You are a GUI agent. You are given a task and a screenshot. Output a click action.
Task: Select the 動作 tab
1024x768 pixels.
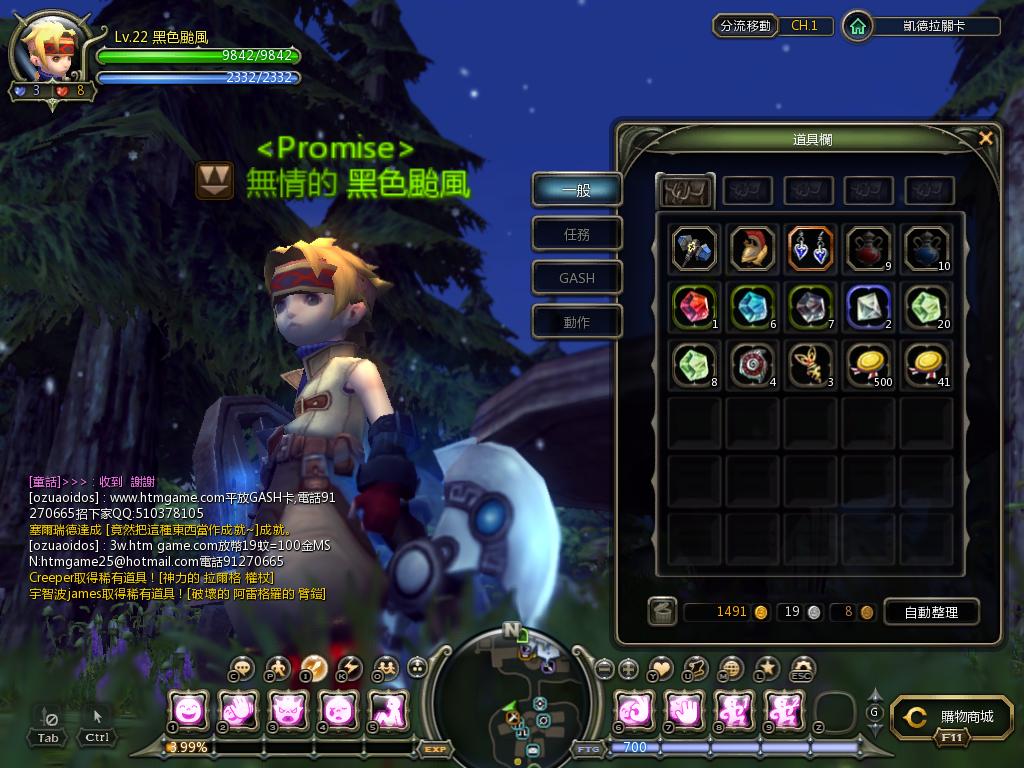tap(577, 322)
